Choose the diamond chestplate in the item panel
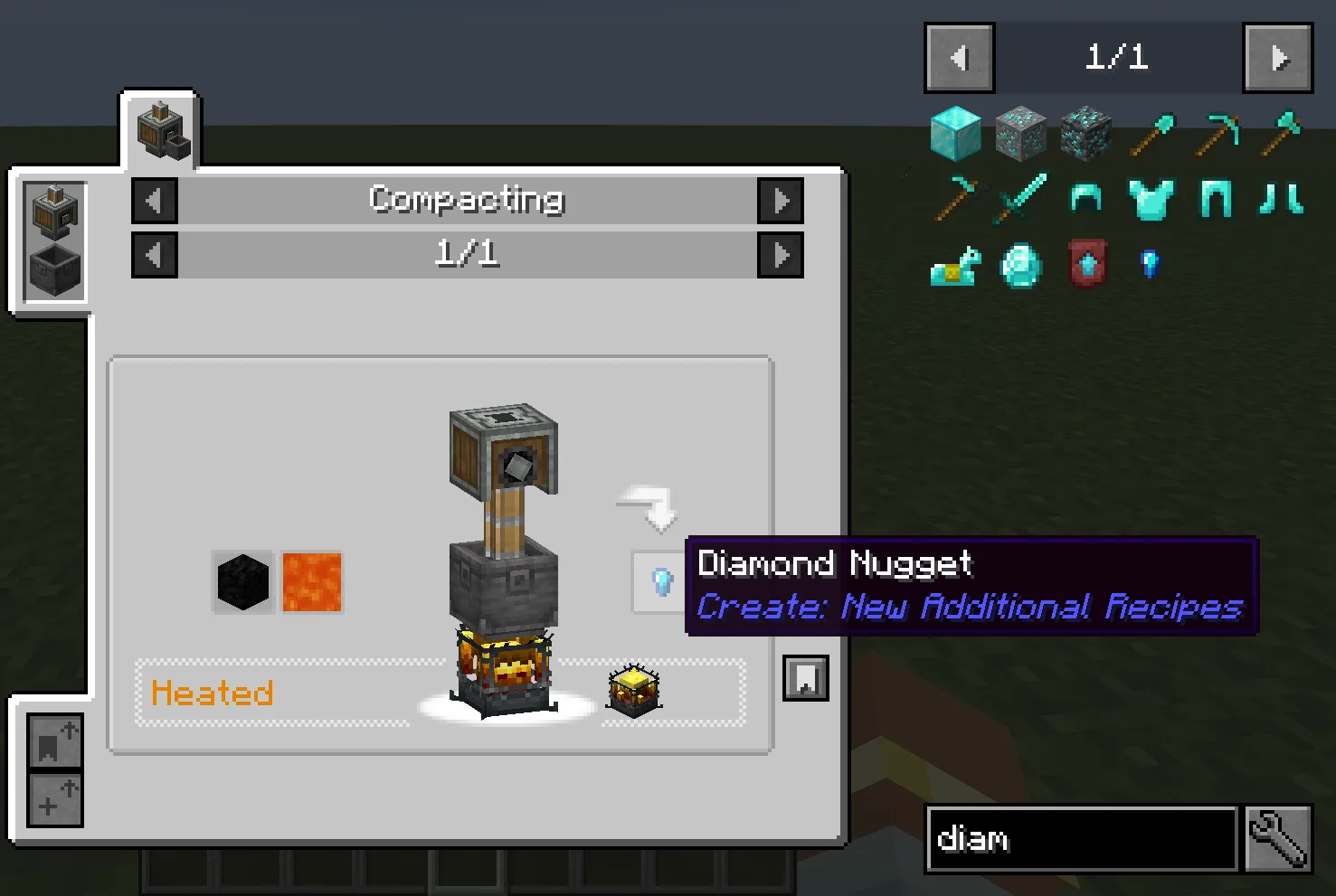This screenshot has height=896, width=1336. pyautogui.click(x=1150, y=199)
